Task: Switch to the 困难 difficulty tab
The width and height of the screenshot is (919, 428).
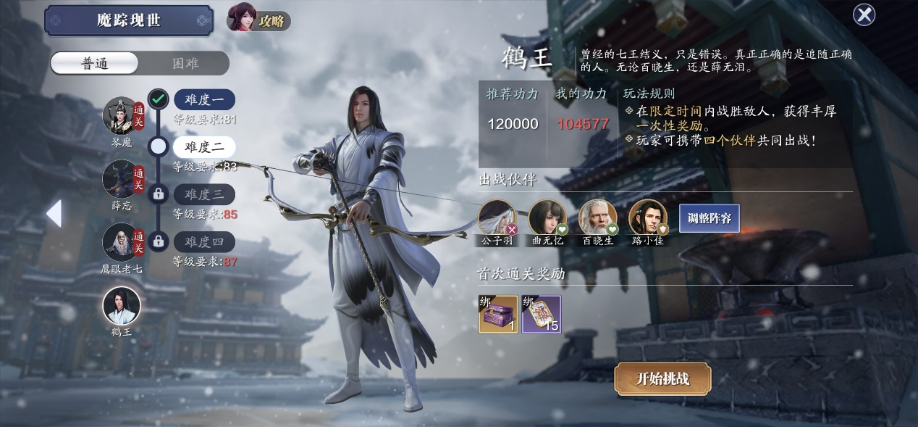Action: 185,63
